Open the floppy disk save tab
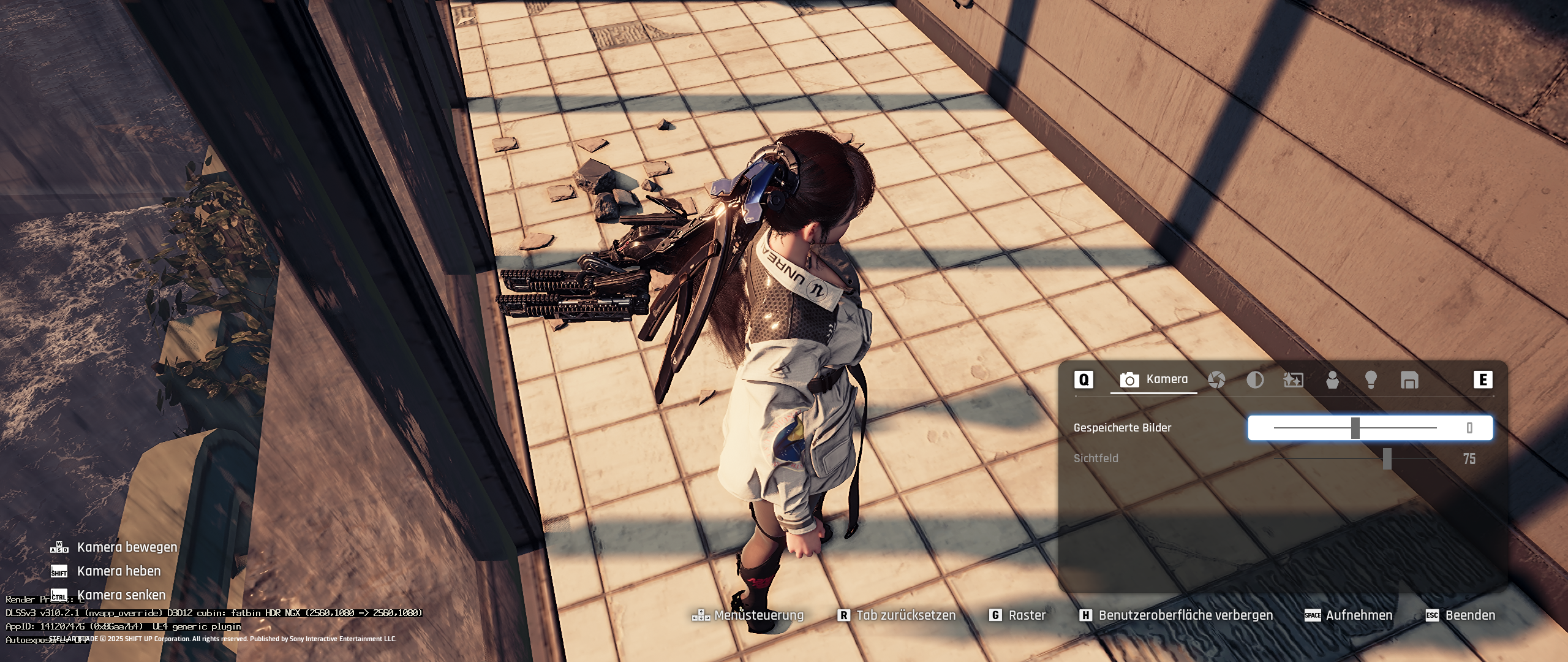Screen dimensions: 1568x662 pos(1409,380)
